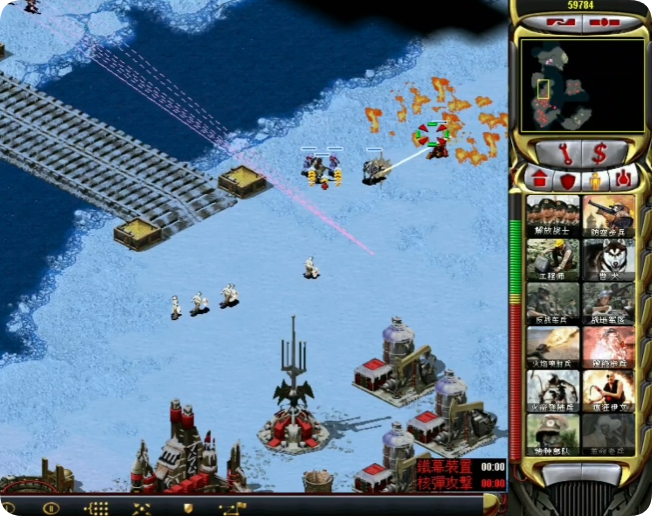Build the 工程师 engineer unit

click(x=552, y=259)
